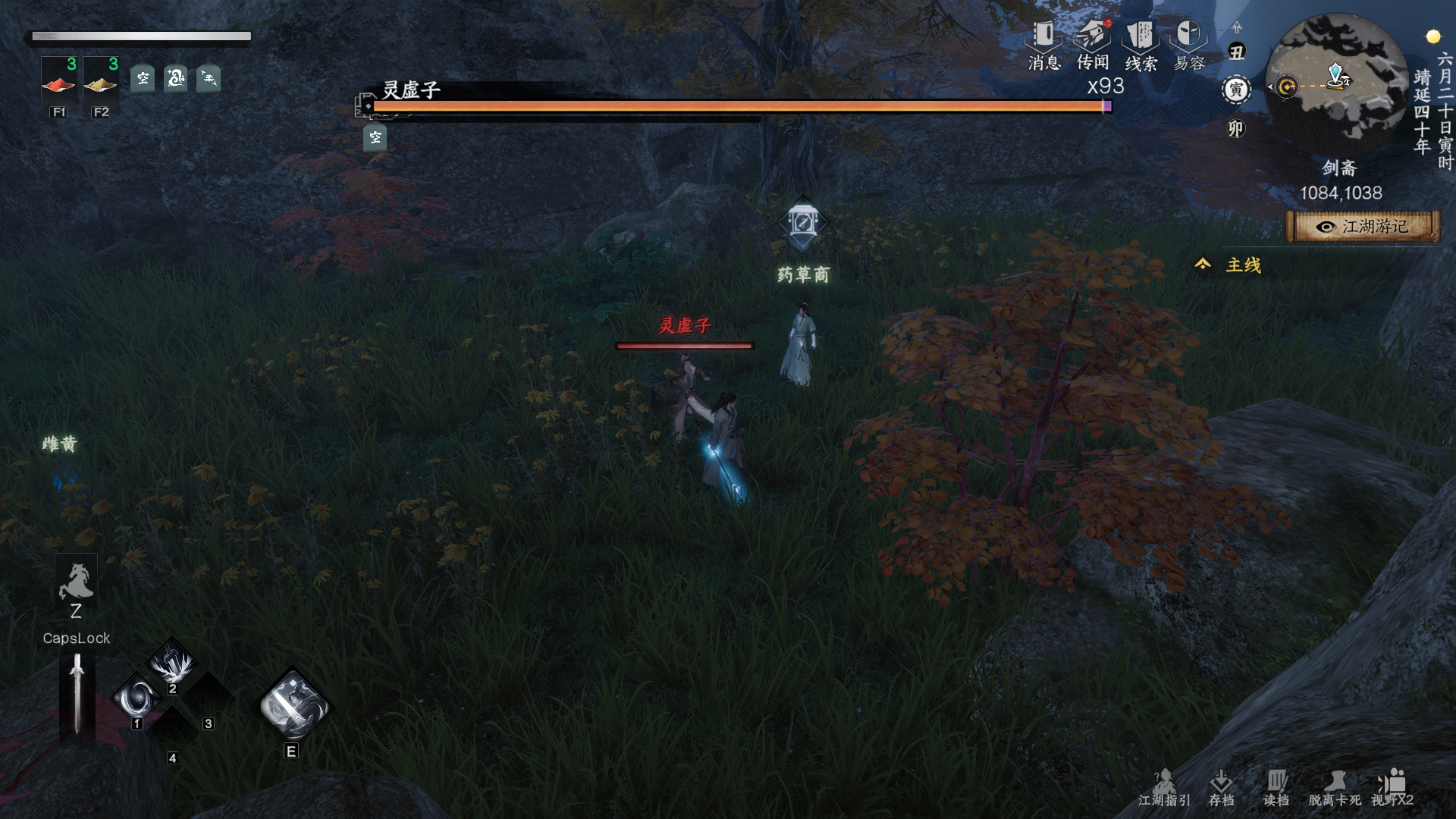The image size is (1456, 819).
Task: Open the 消息 messages panel
Action: click(x=1043, y=44)
